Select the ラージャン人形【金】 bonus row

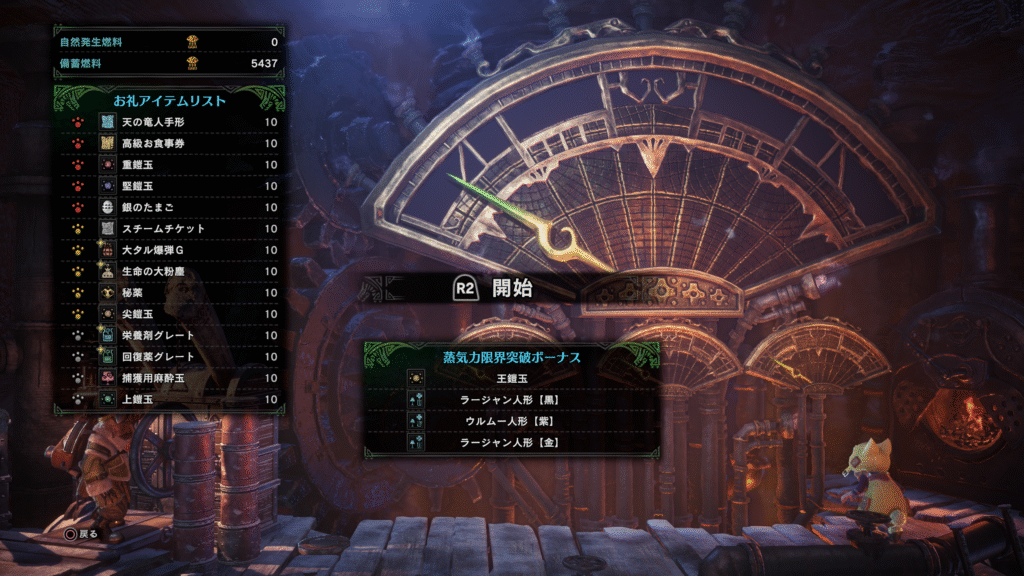point(511,441)
